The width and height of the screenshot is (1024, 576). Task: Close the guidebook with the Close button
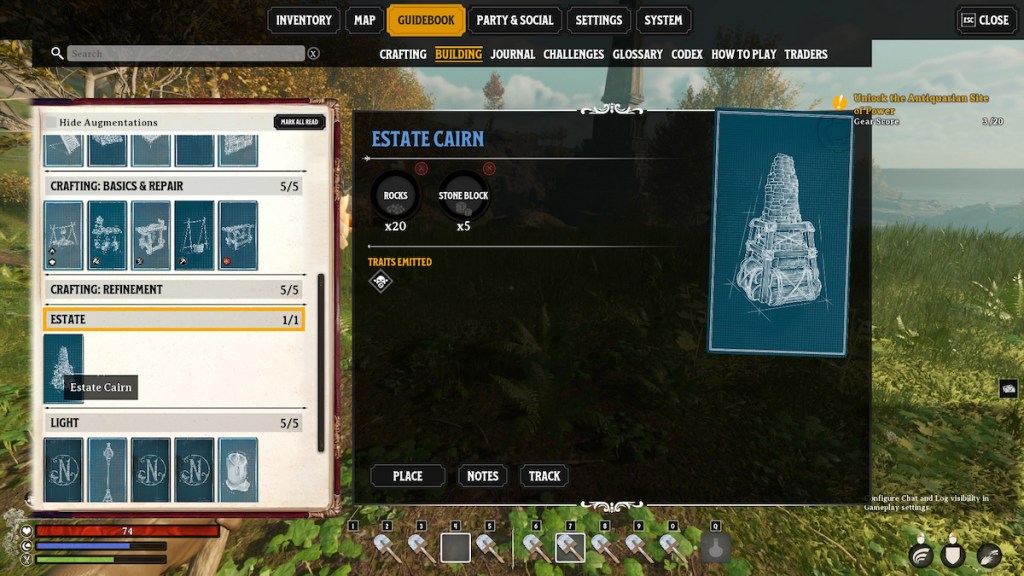click(985, 20)
